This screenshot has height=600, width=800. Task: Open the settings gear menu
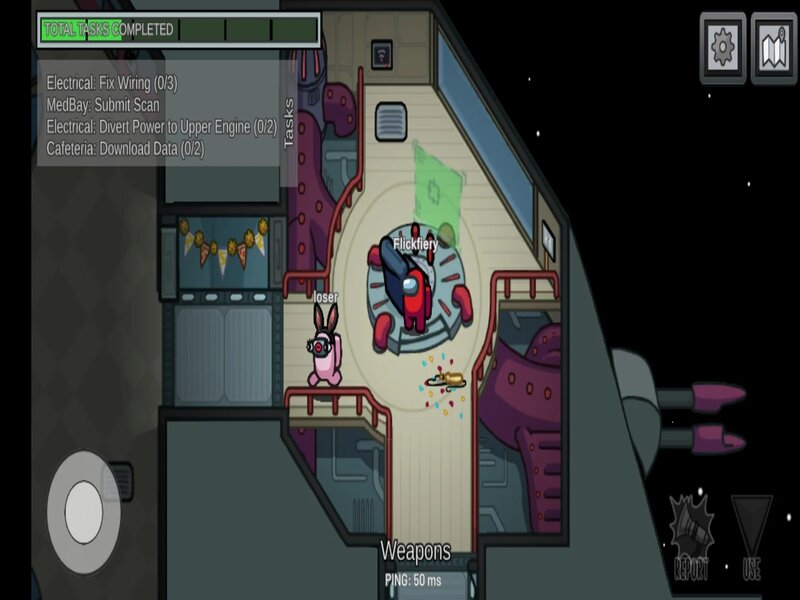[x=722, y=47]
